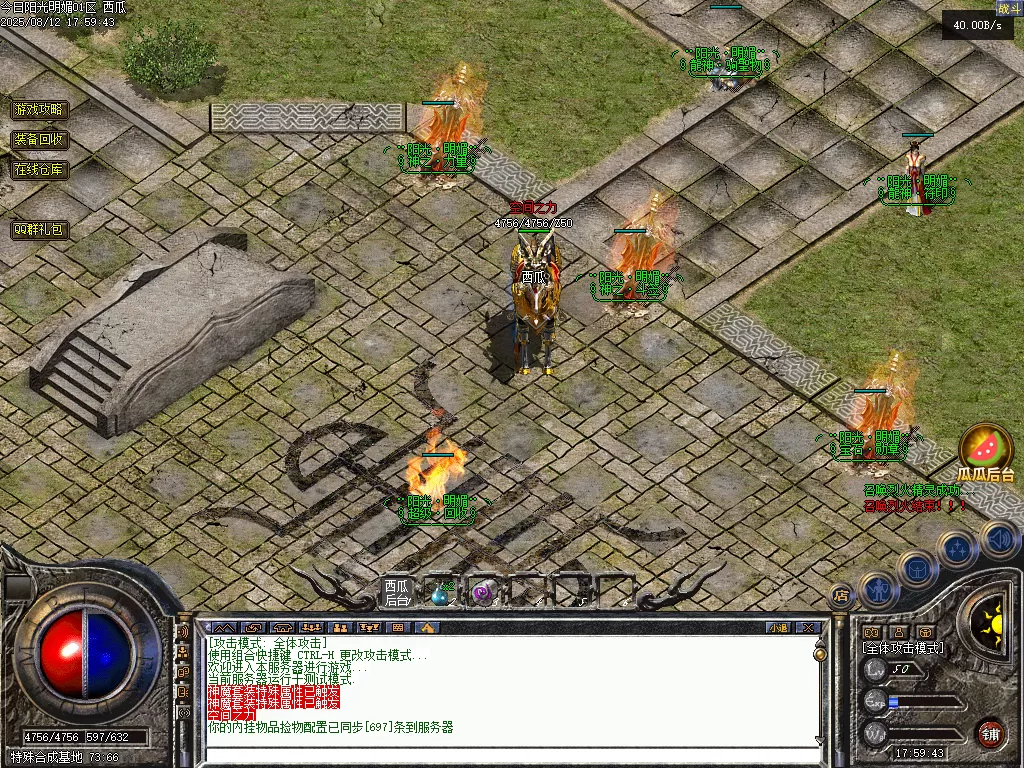Select the blue potion hotbar slot
This screenshot has width=1024, height=768.
(440, 595)
